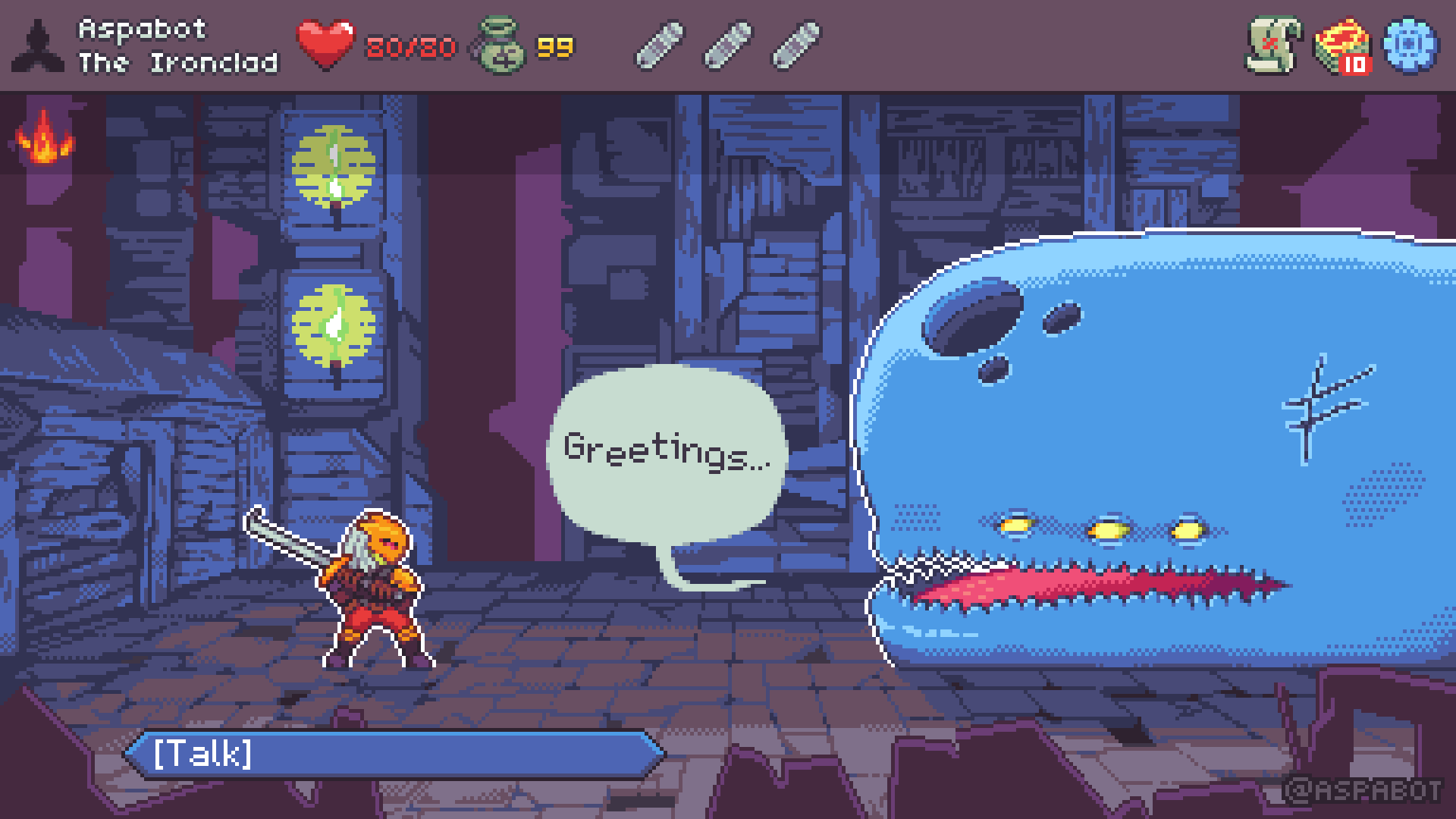The height and width of the screenshot is (819, 1456).
Task: Select the first empty potion slot
Action: point(659,45)
